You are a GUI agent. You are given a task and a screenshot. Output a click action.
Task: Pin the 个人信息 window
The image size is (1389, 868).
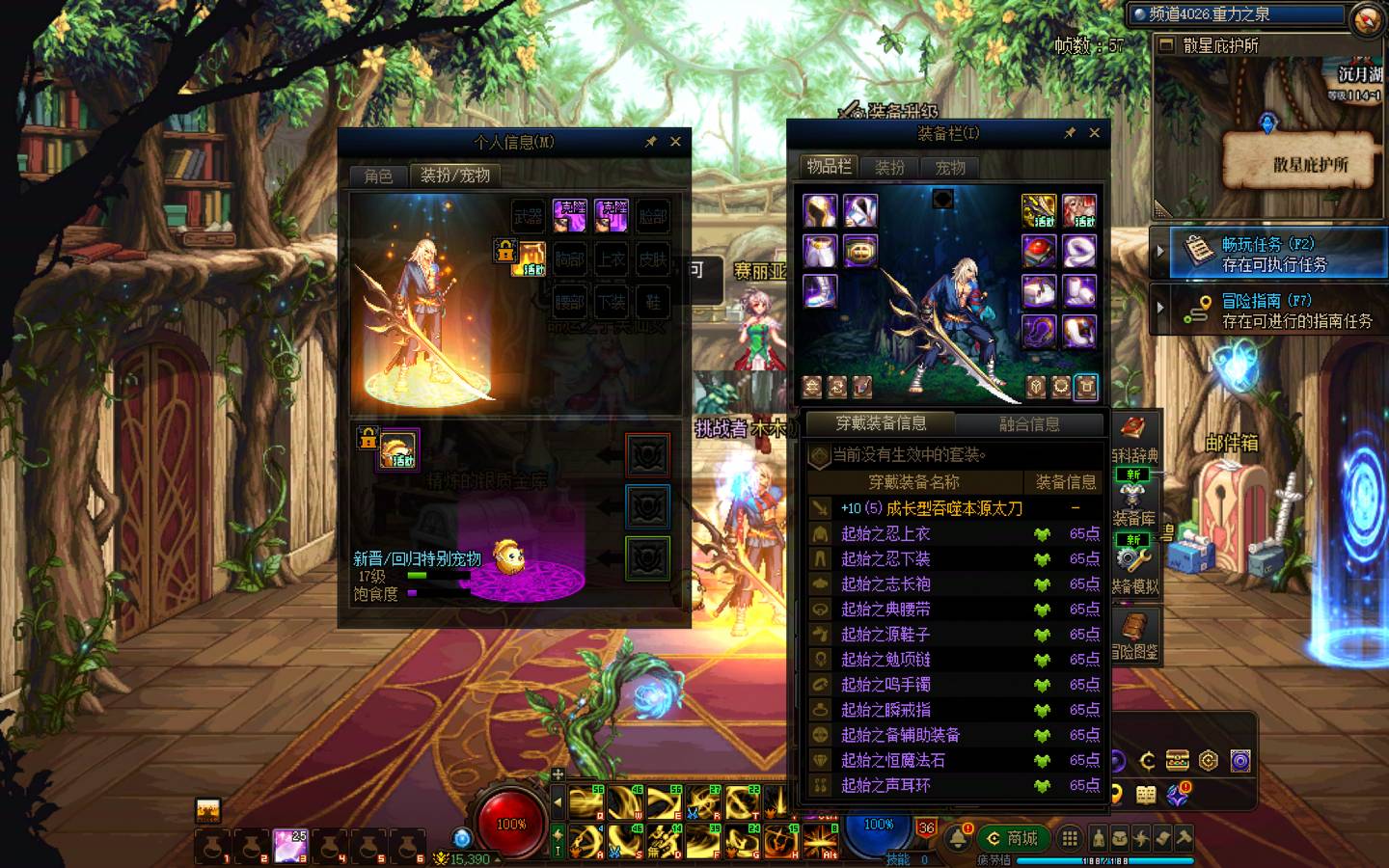651,142
